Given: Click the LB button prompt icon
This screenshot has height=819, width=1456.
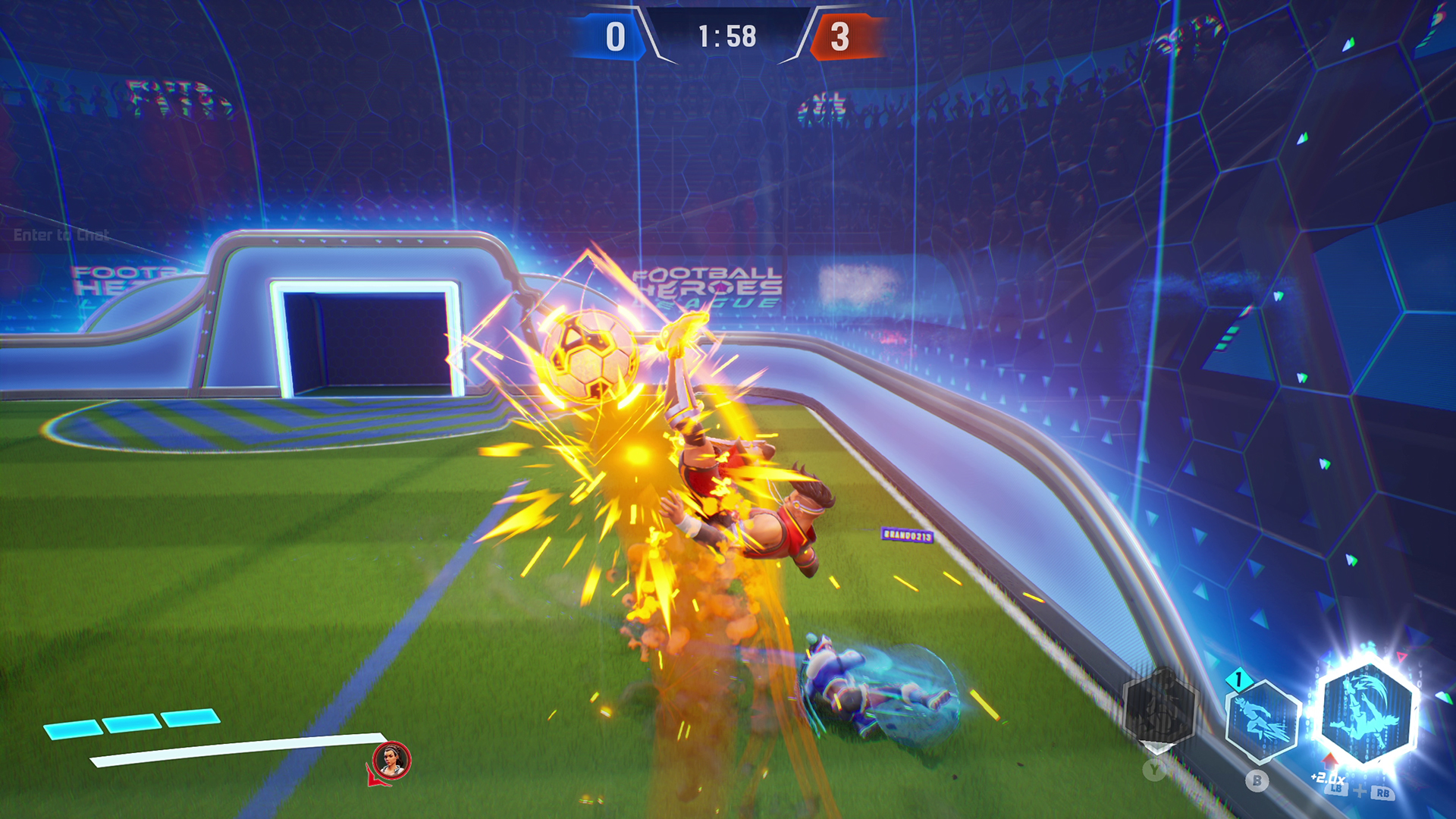Looking at the screenshot, I should coord(1338,790).
